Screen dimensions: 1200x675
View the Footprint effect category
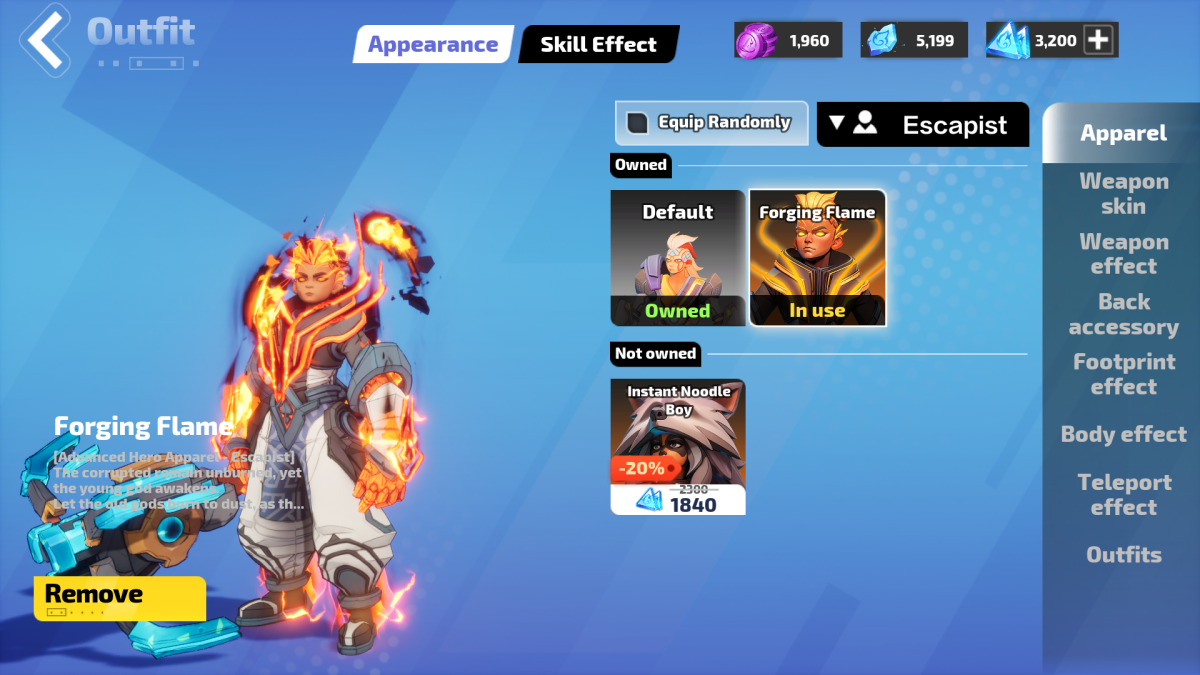pos(1123,374)
